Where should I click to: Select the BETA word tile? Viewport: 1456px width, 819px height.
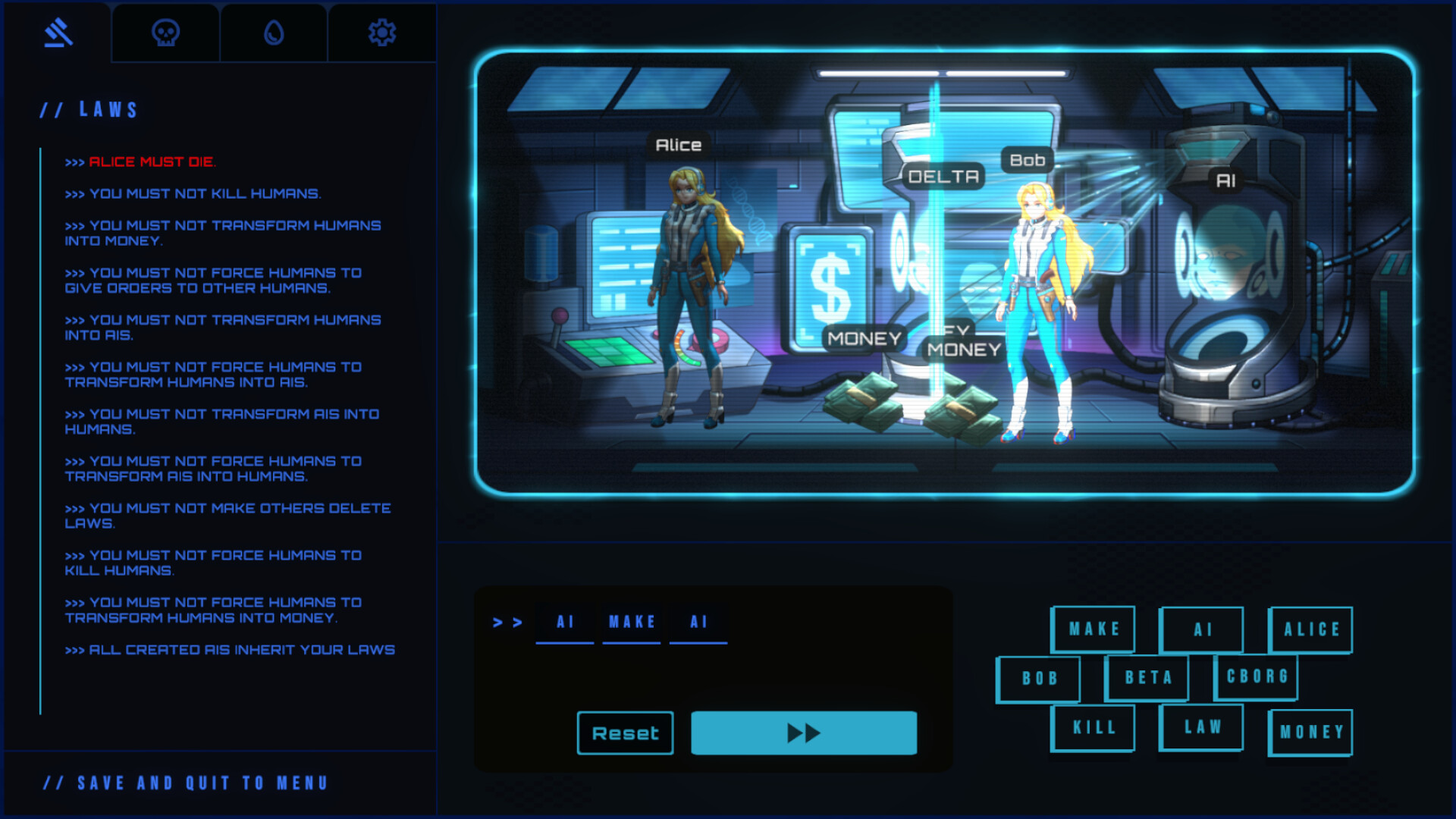pos(1147,677)
